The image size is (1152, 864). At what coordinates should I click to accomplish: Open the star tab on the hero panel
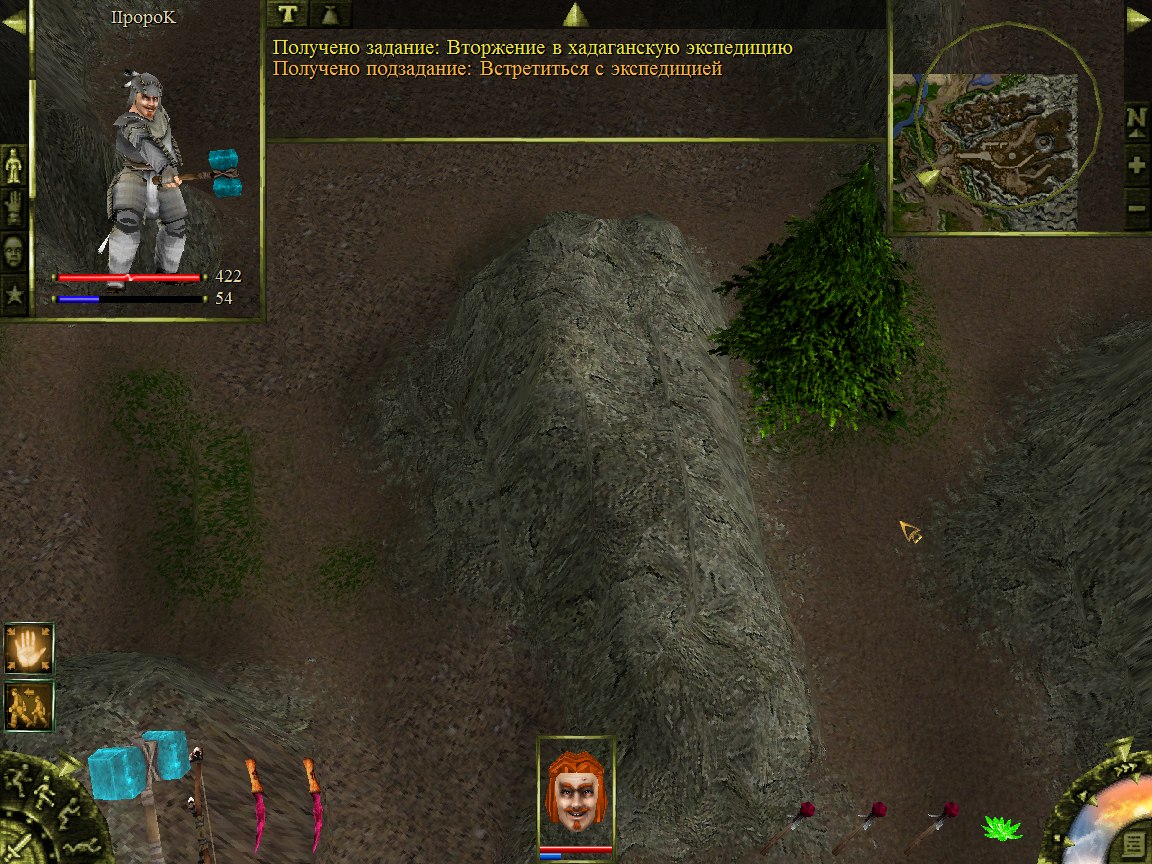tap(14, 295)
